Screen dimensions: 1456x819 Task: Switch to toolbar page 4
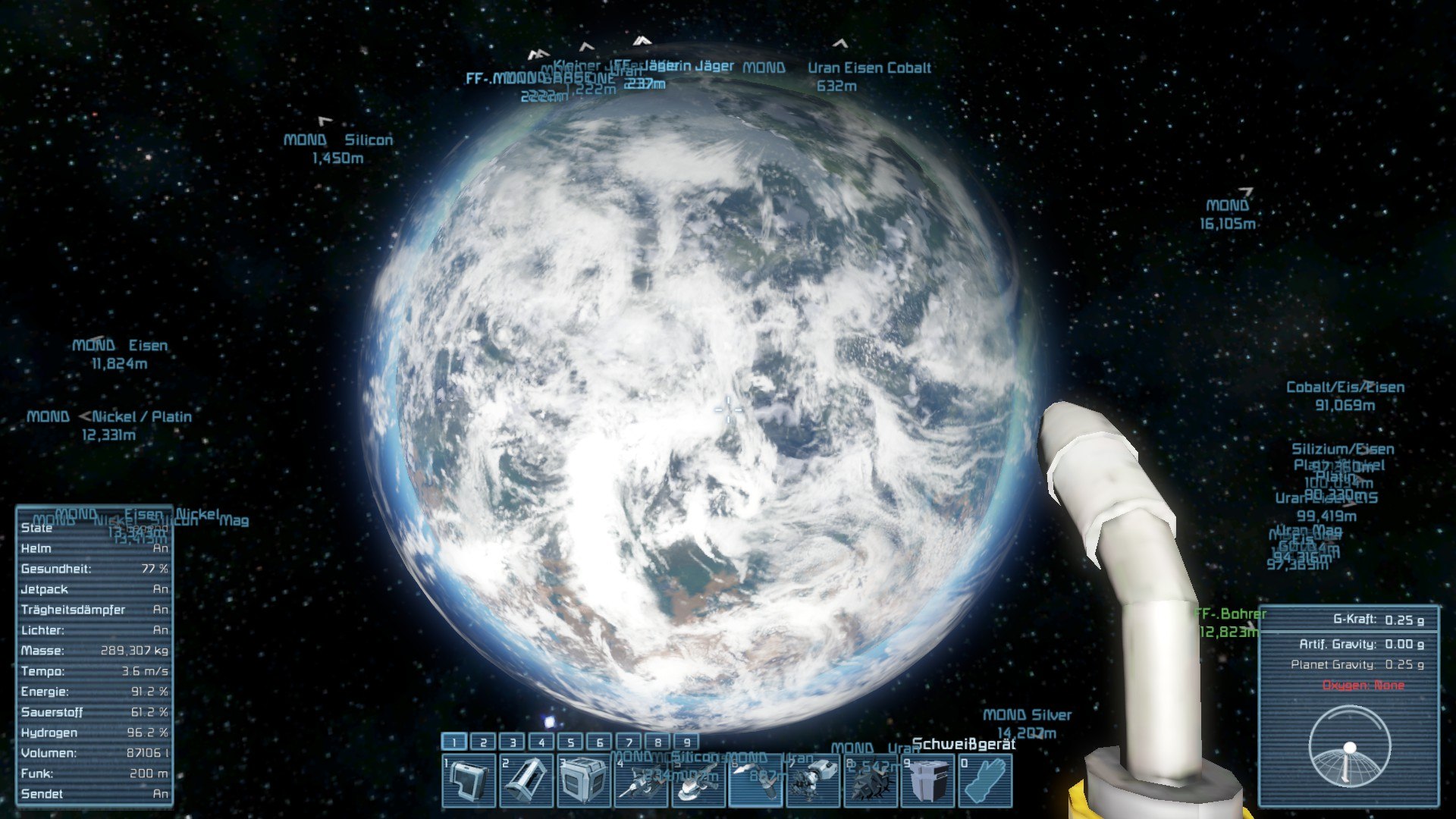(541, 742)
